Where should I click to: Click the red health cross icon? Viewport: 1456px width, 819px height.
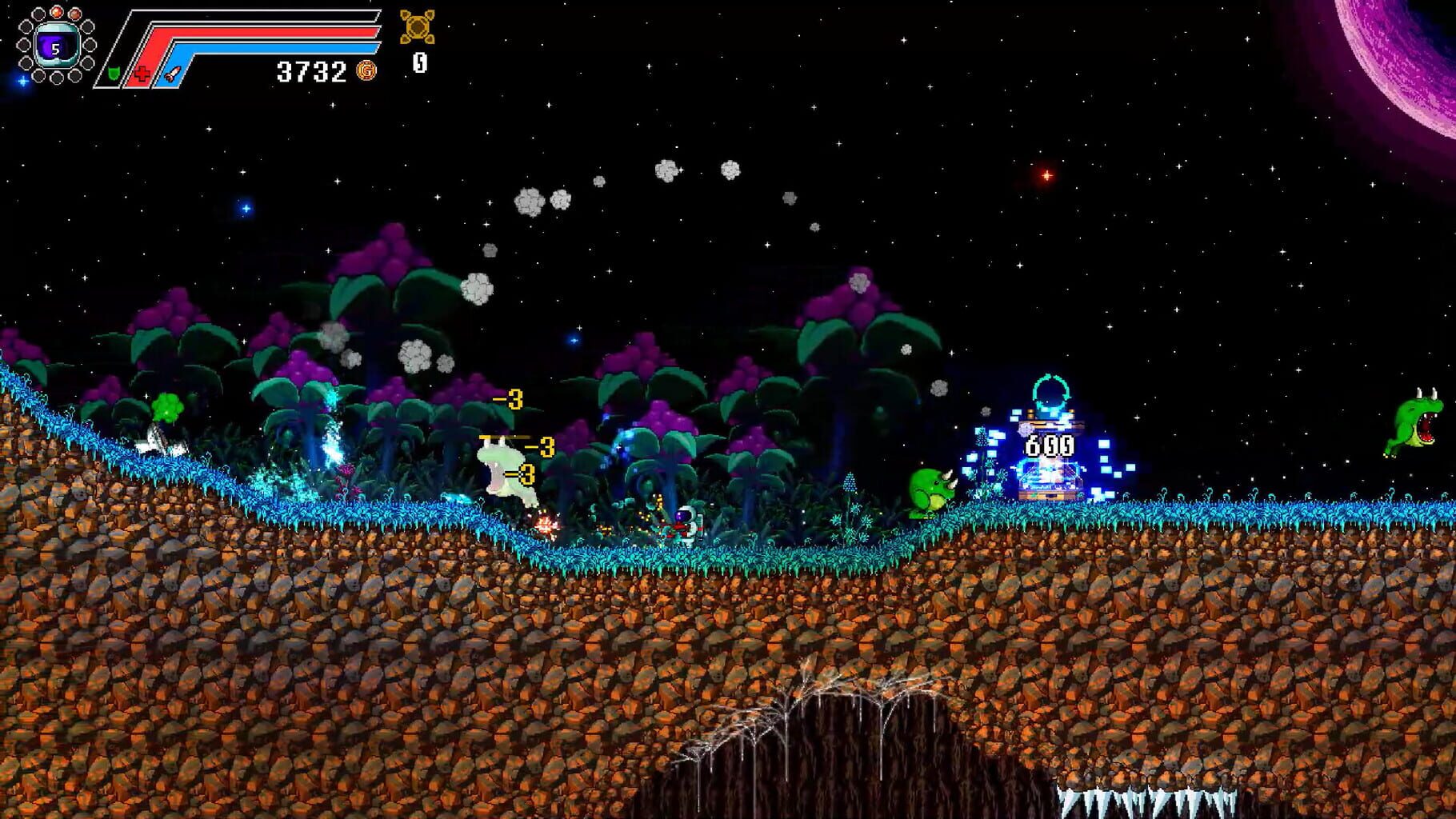(x=142, y=74)
